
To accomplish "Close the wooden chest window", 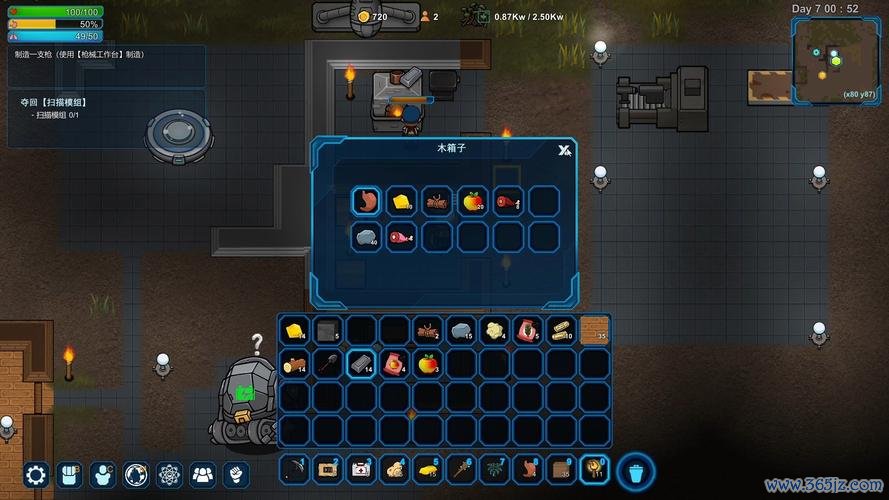I will (564, 150).
